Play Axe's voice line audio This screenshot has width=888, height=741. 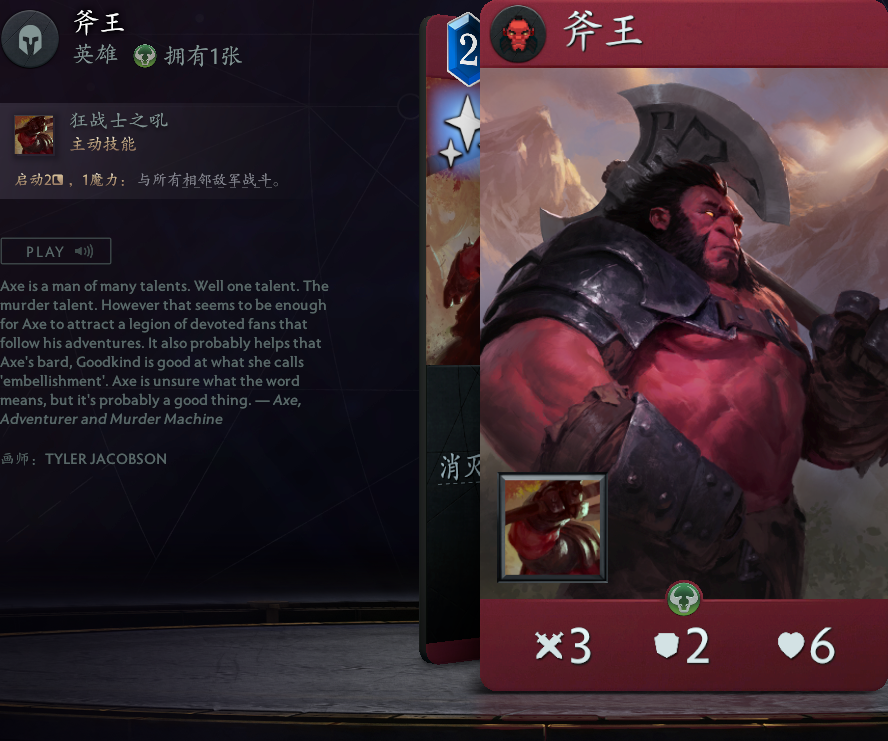point(55,251)
